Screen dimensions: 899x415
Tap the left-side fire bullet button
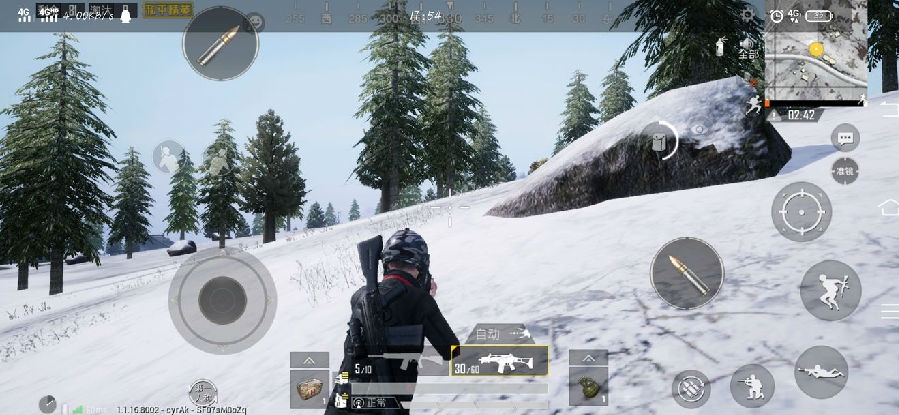(221, 43)
